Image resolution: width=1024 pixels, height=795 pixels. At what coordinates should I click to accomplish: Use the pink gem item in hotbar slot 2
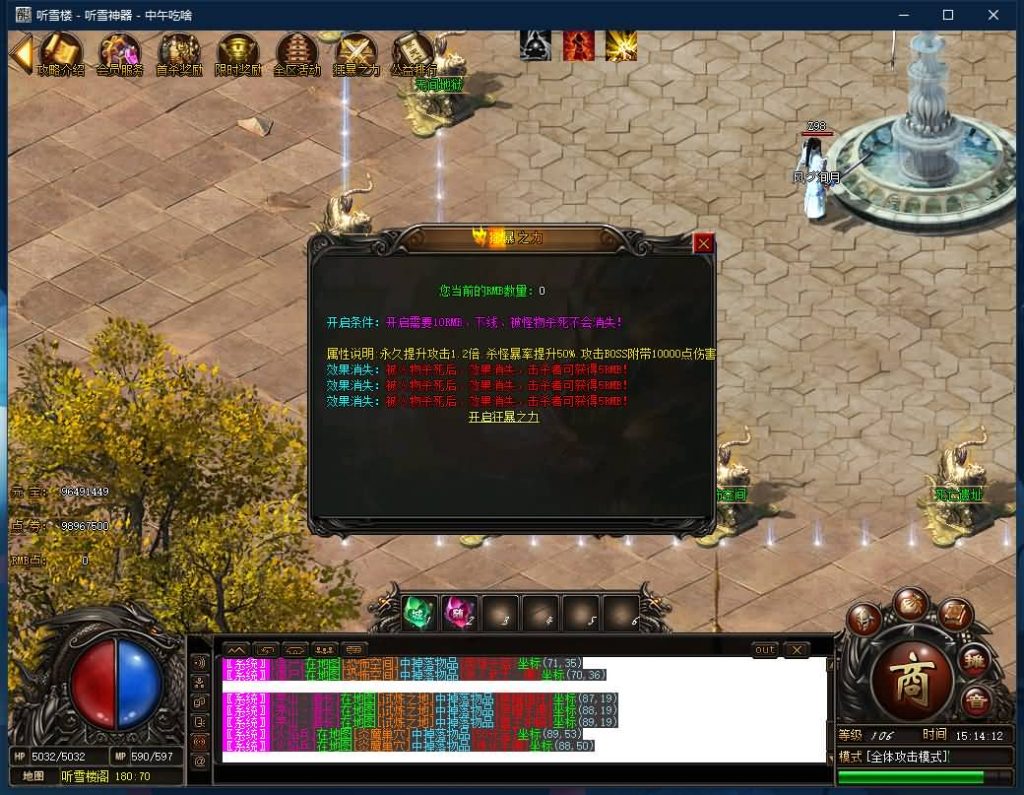459,612
